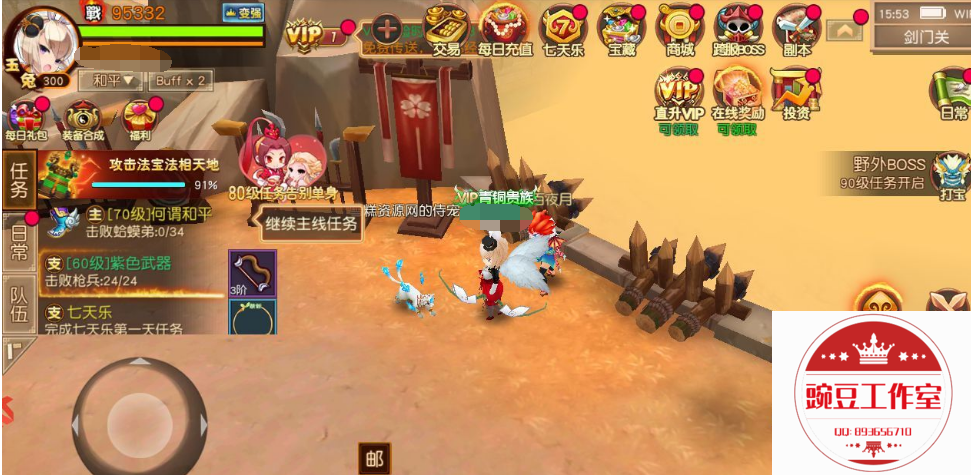
Task: Open the 每日礼包 daily gift pack
Action: coord(25,119)
